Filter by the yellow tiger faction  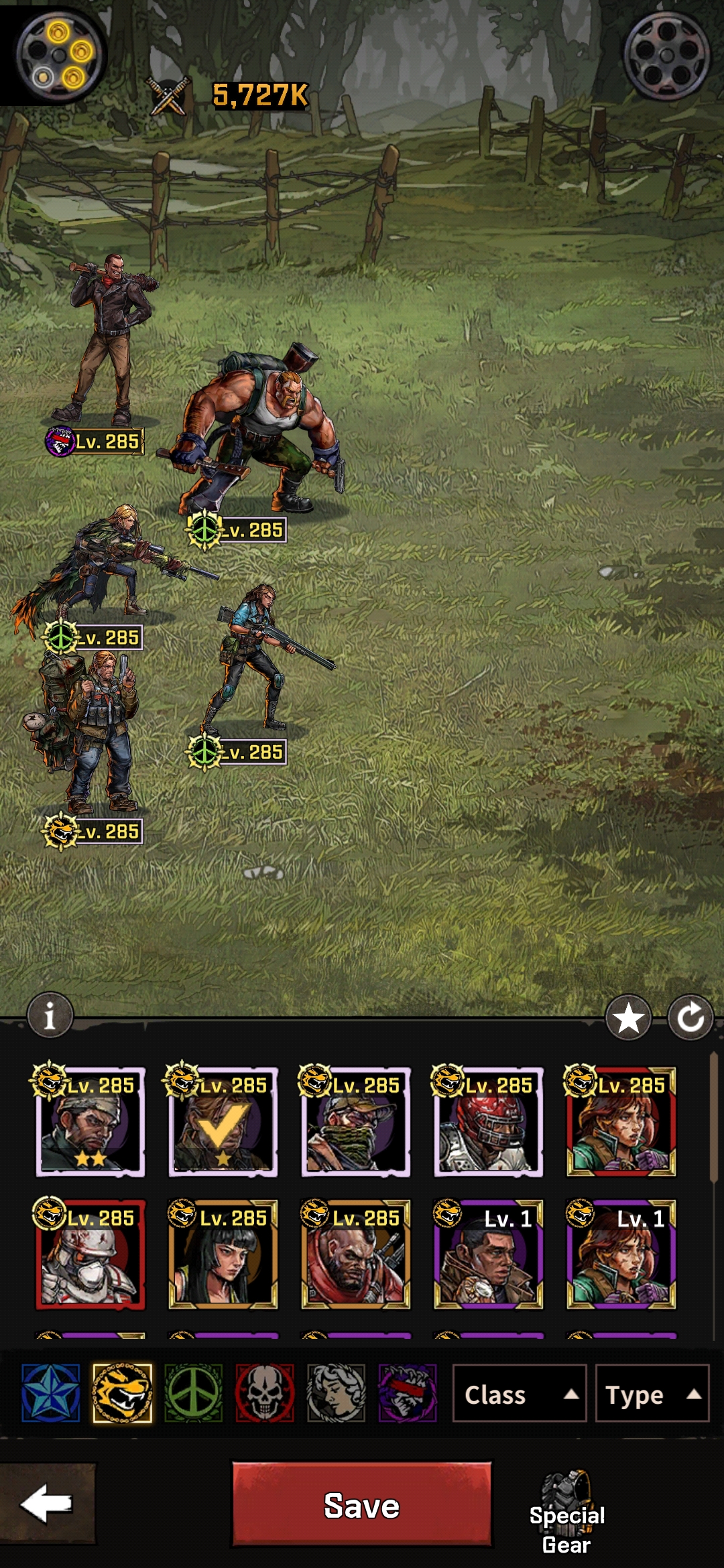[122, 1394]
